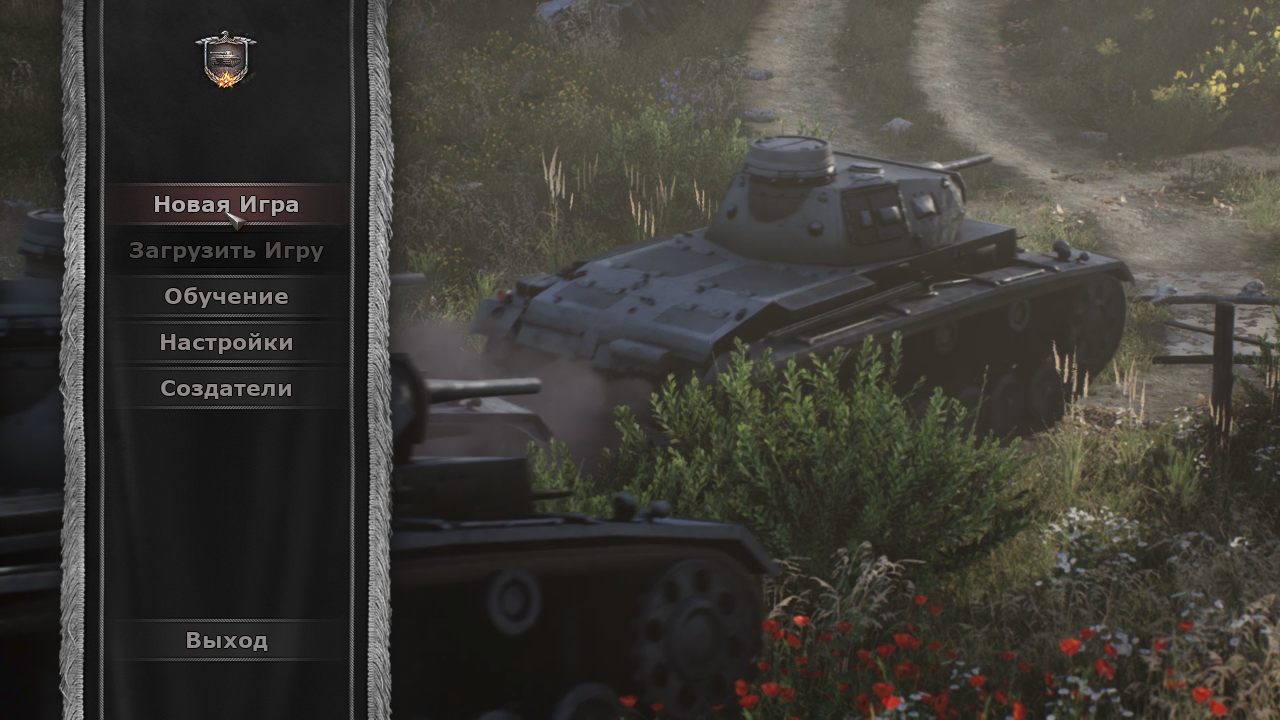The height and width of the screenshot is (720, 1280).
Task: Click Выход to quit the game
Action: pyautogui.click(x=226, y=640)
